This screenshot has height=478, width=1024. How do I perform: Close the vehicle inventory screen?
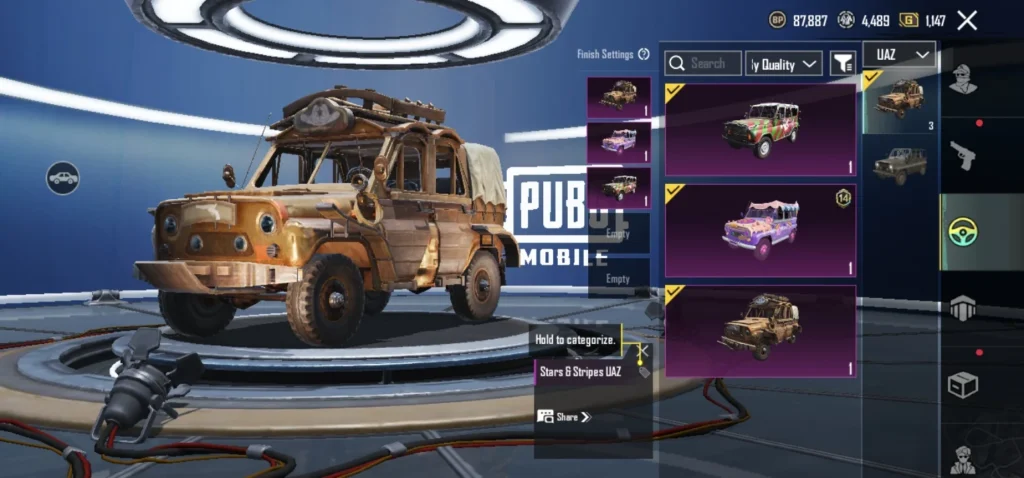click(x=967, y=20)
